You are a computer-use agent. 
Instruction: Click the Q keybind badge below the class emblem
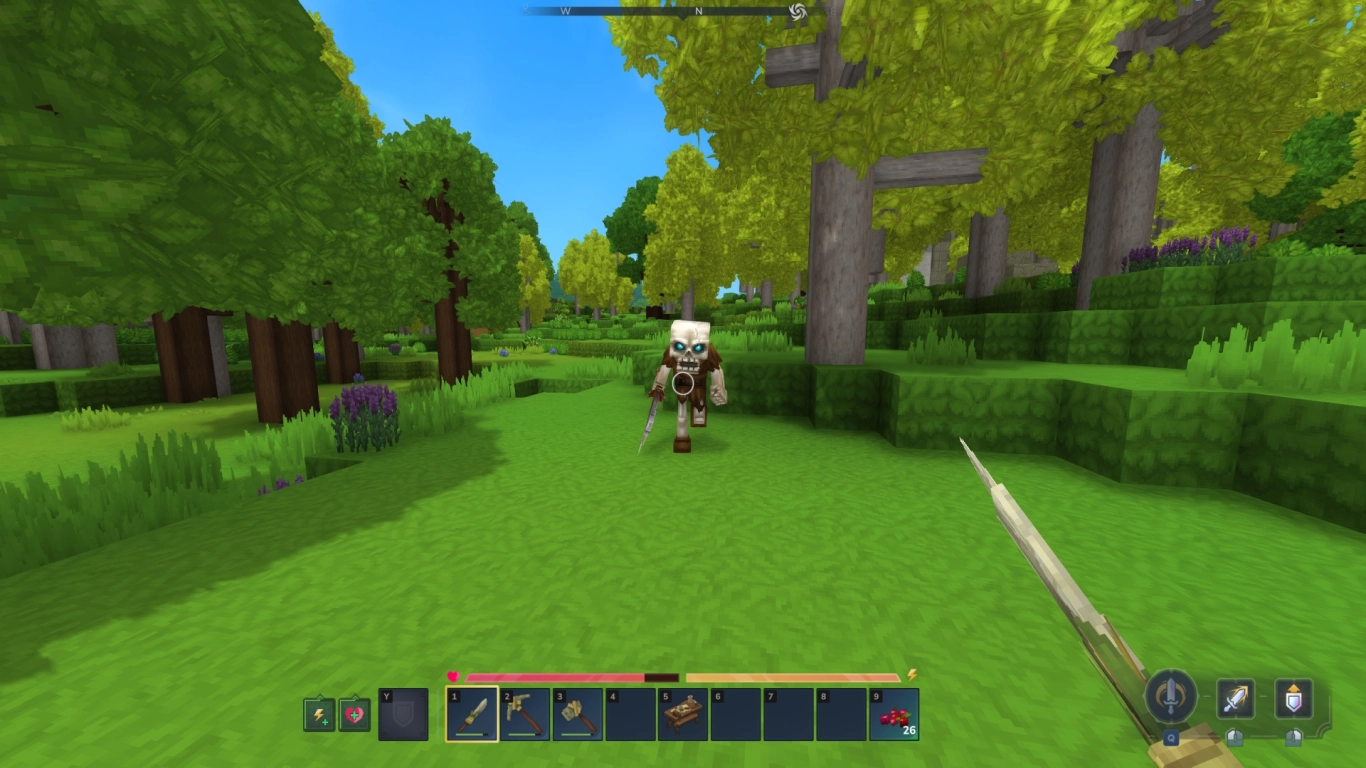point(1171,738)
